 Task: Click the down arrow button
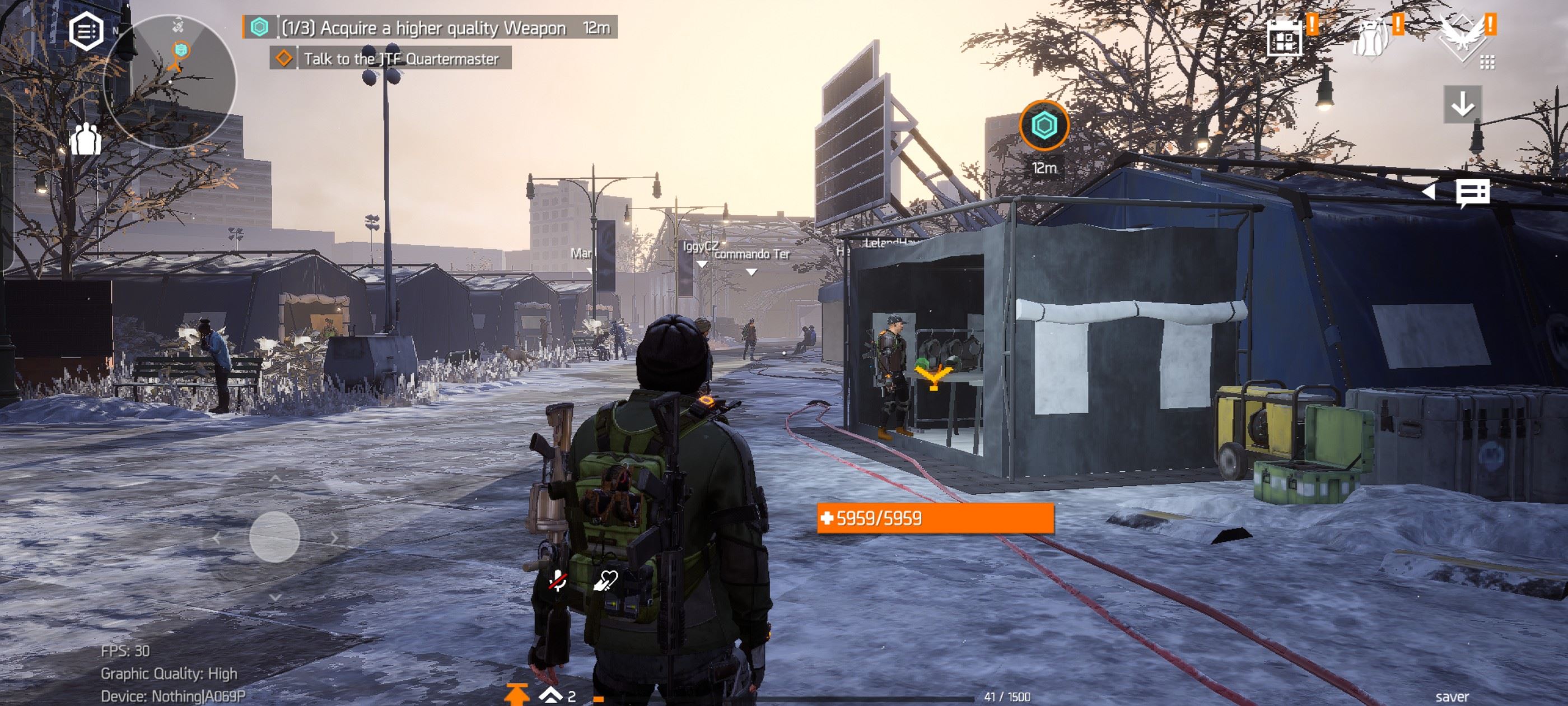point(1462,105)
